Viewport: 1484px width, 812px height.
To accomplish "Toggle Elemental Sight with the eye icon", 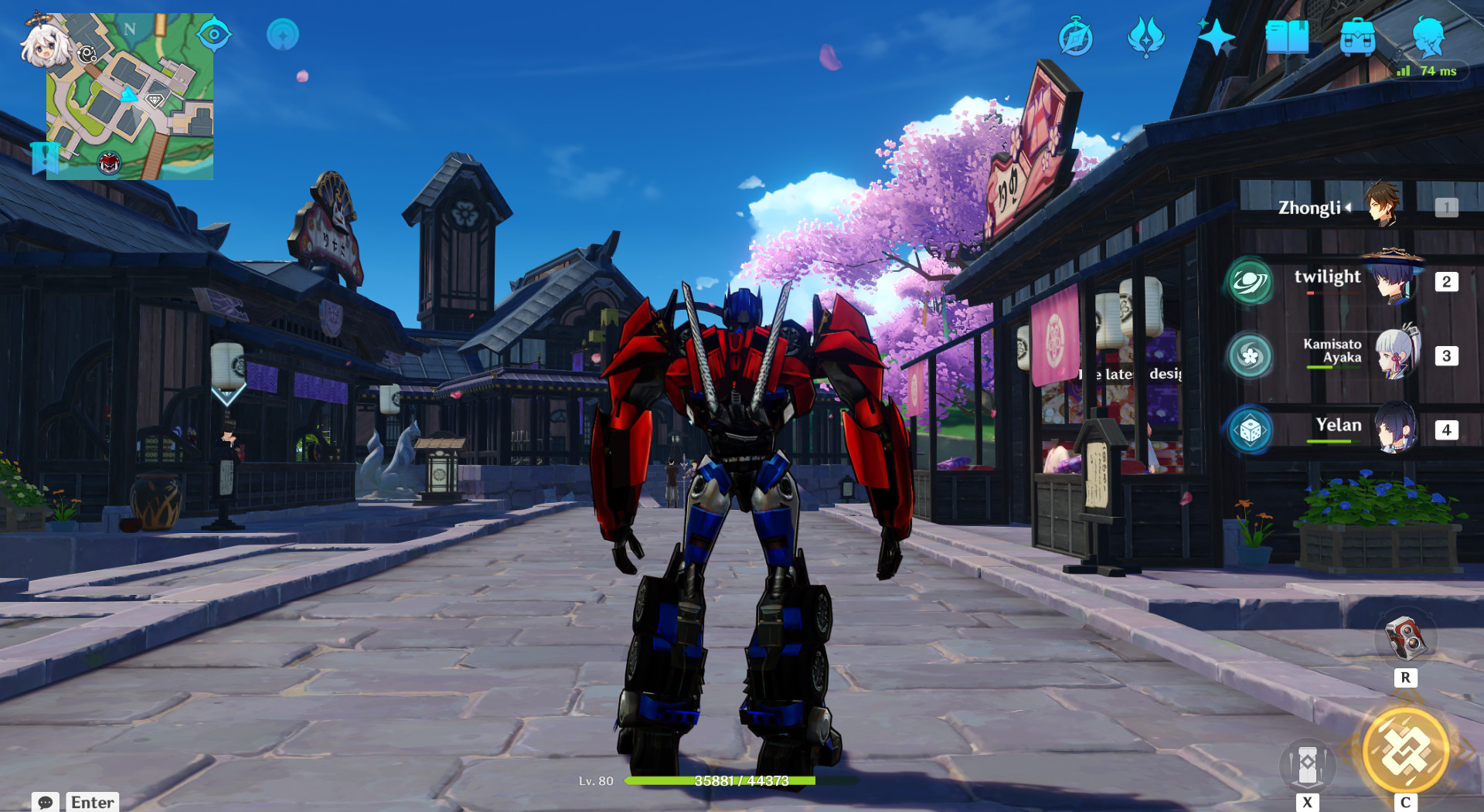I will point(214,34).
